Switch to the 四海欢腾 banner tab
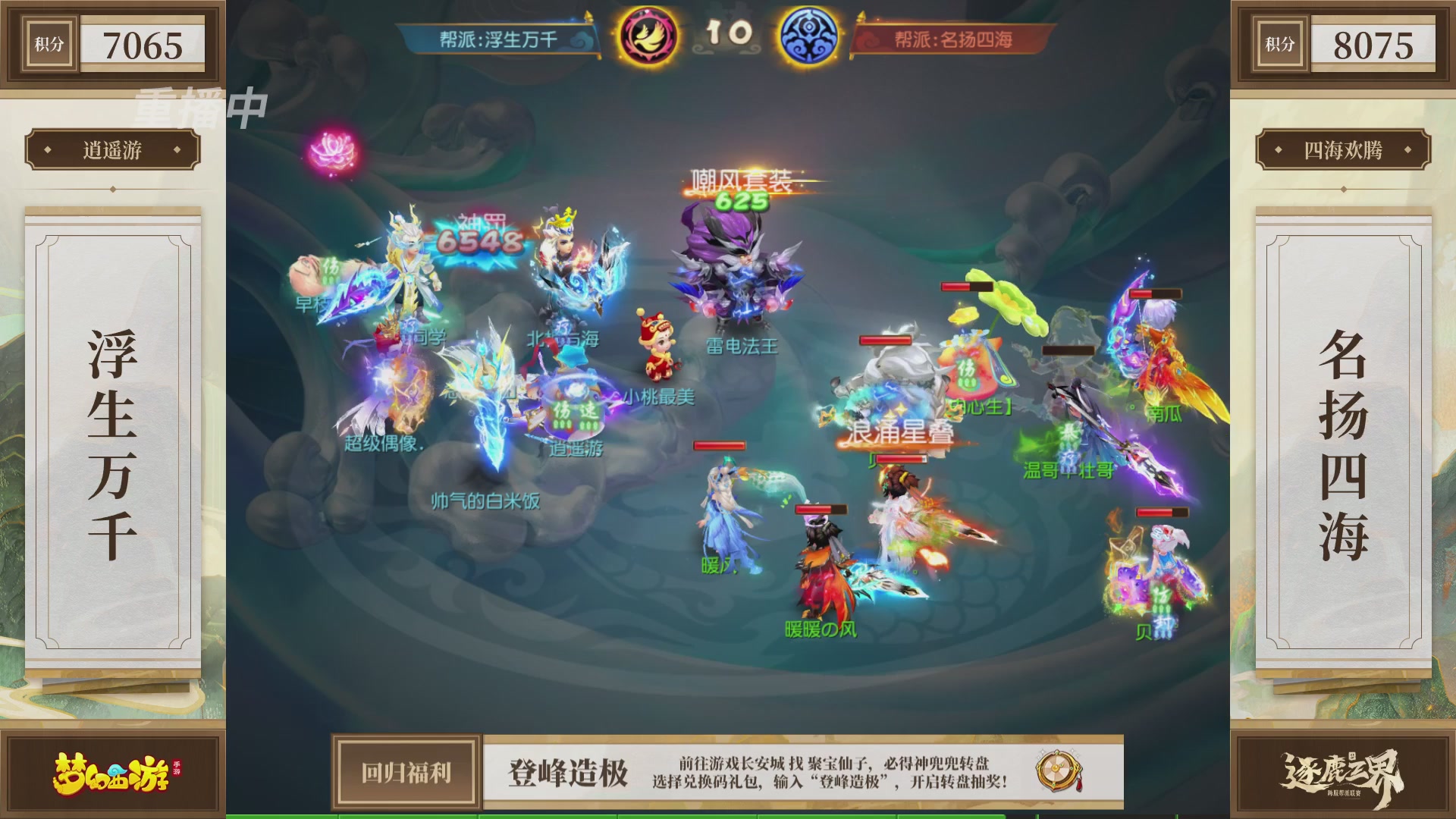 coord(1342,150)
